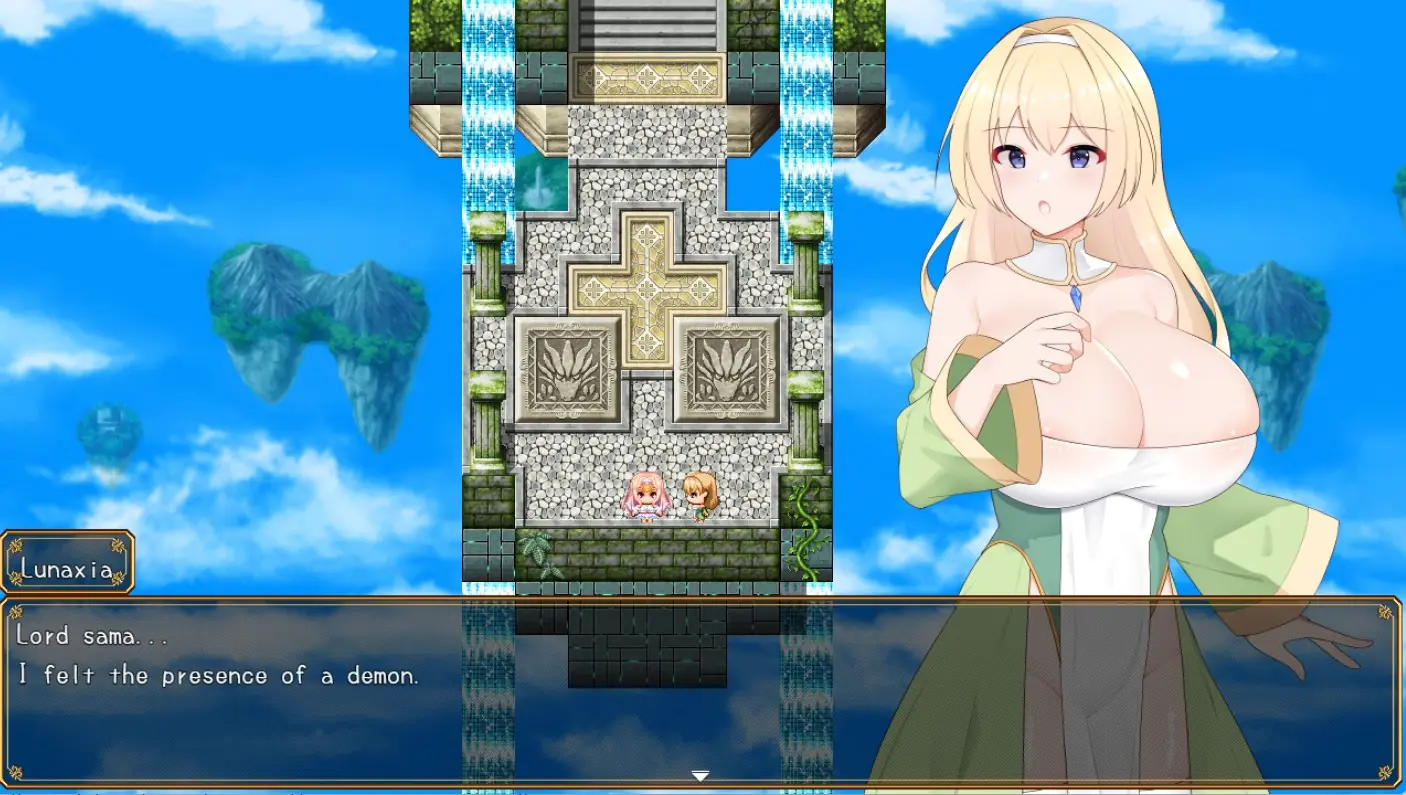The height and width of the screenshot is (795, 1406).
Task: Advance dialogue with the white arrow indicator
Action: click(x=700, y=776)
